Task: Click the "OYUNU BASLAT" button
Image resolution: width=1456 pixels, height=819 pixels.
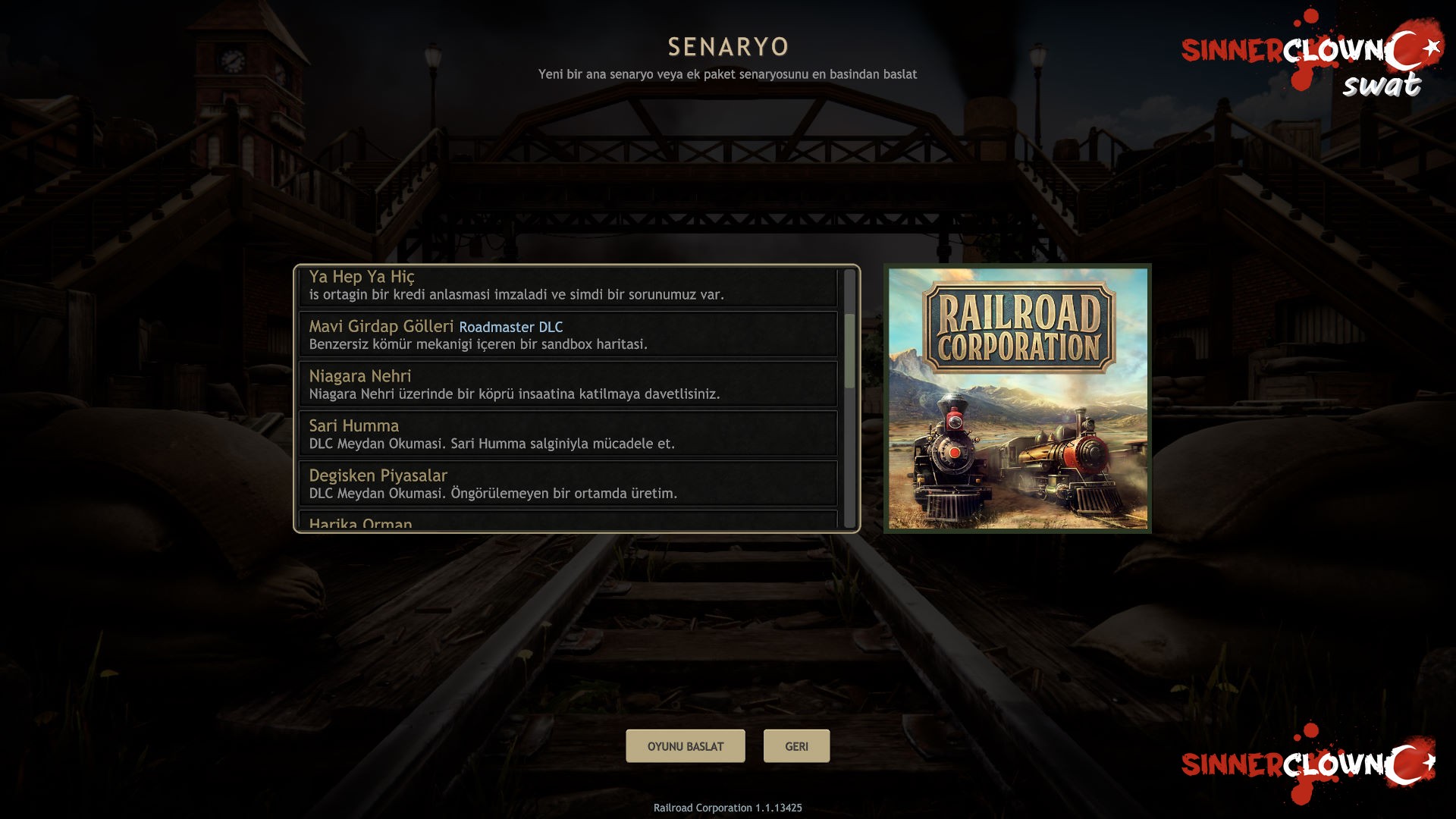Action: coord(685,746)
